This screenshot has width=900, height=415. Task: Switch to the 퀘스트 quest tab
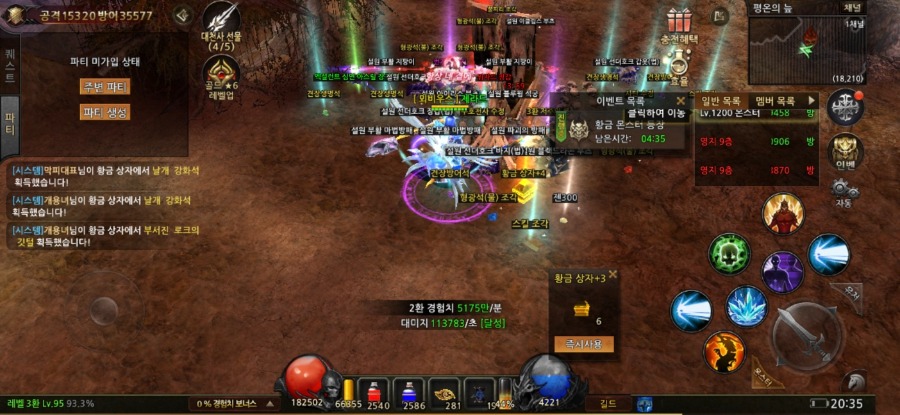click(9, 63)
